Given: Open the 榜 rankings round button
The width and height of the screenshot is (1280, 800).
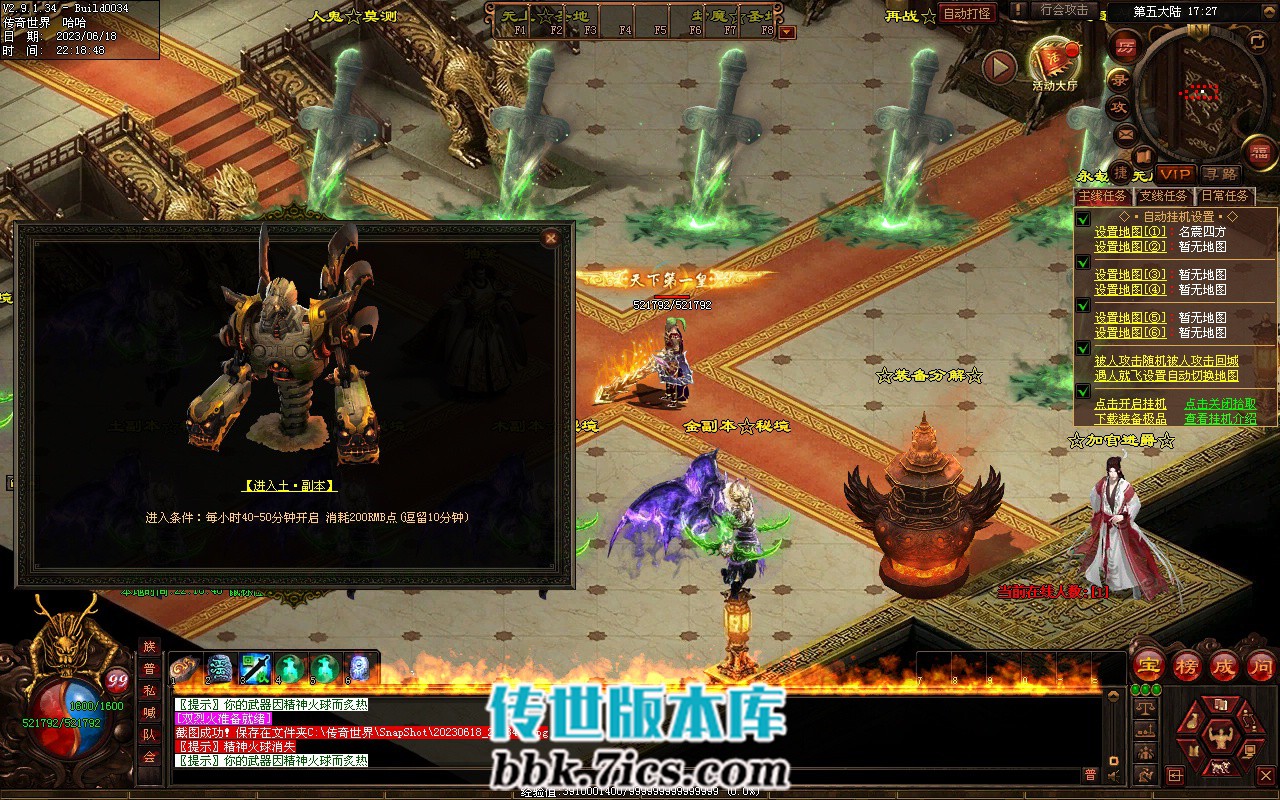Looking at the screenshot, I should 1187,665.
